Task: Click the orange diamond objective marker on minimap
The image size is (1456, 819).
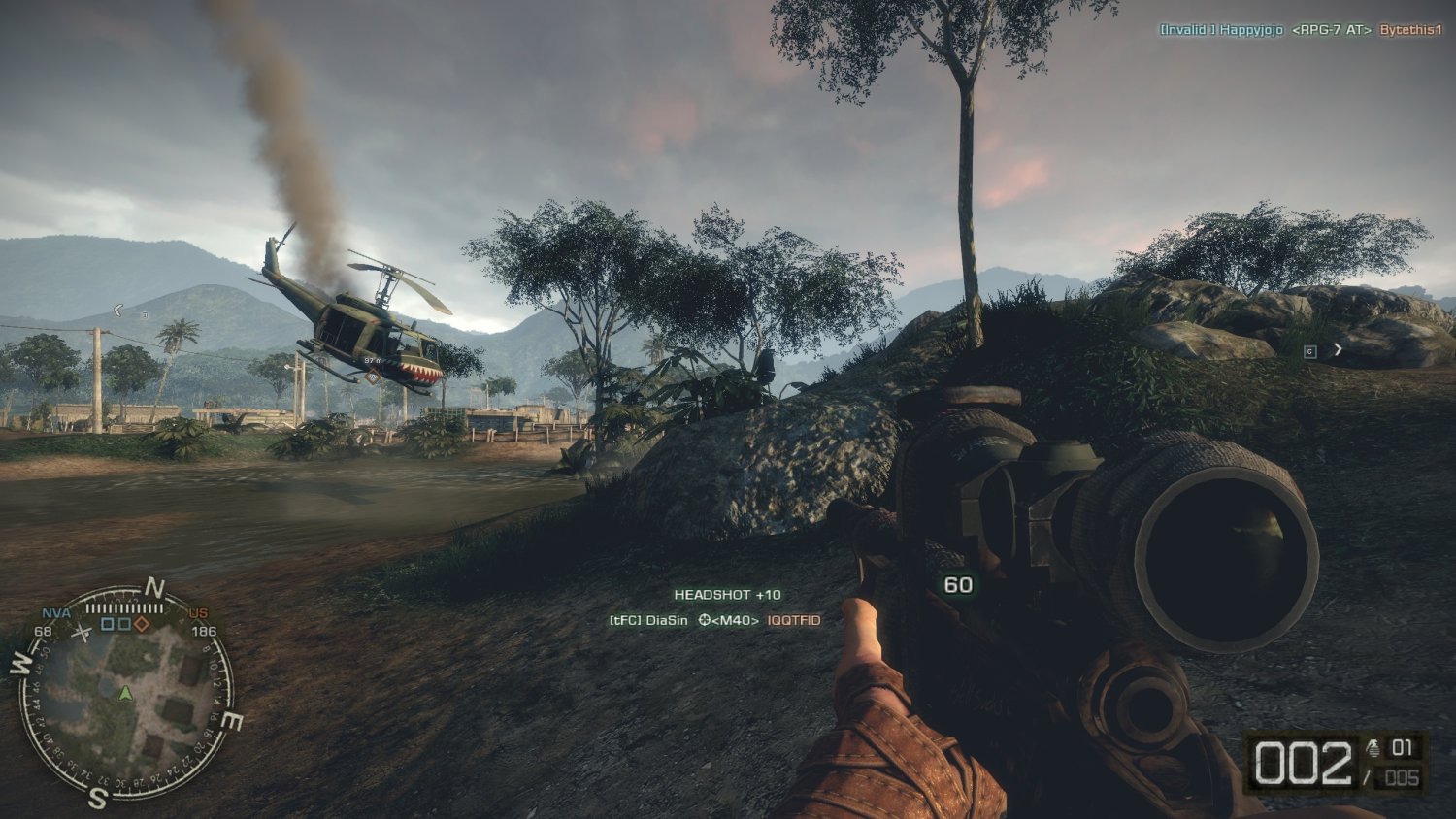Action: click(142, 624)
